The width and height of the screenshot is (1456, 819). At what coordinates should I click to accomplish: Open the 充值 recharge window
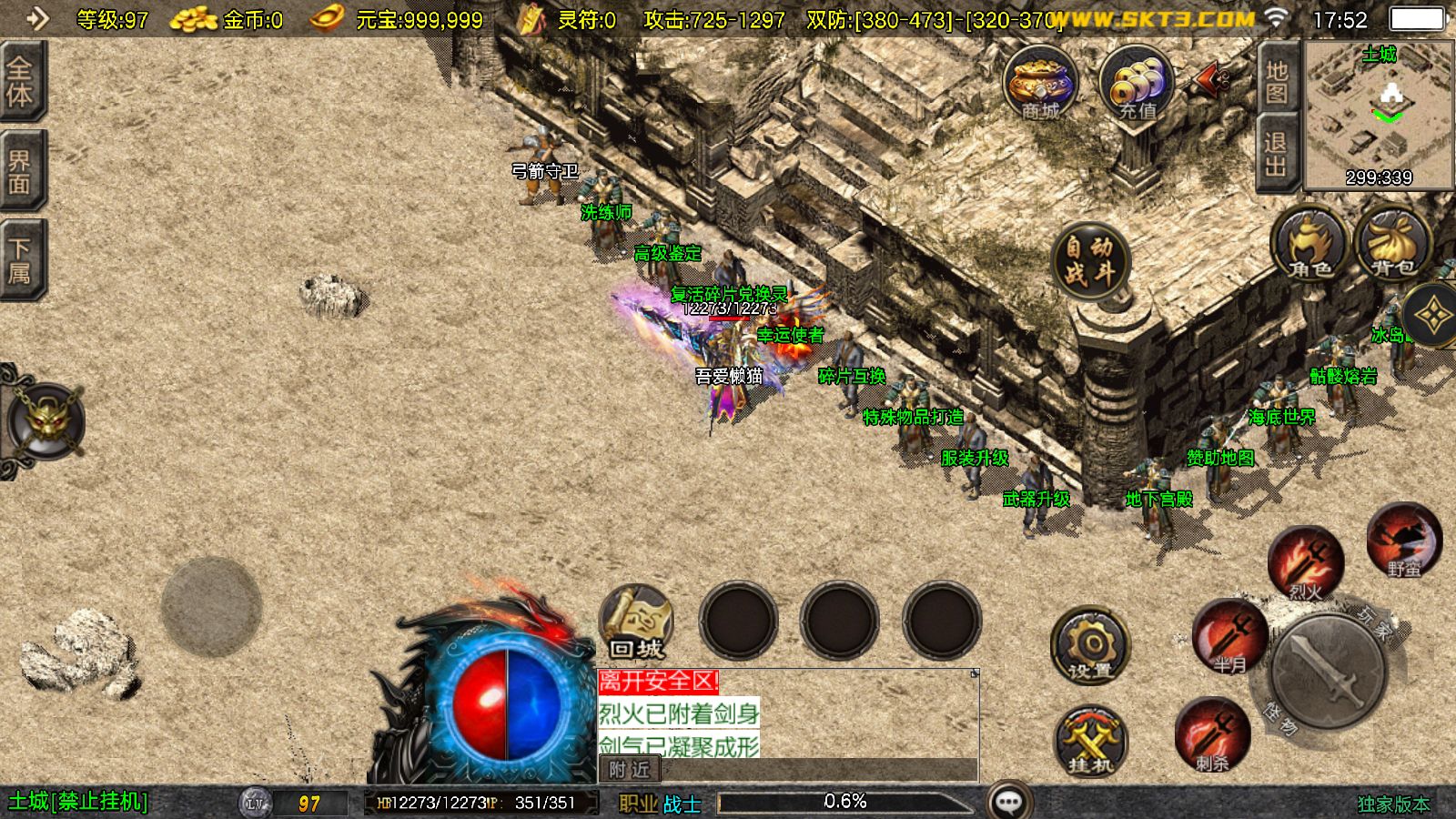(x=1137, y=86)
